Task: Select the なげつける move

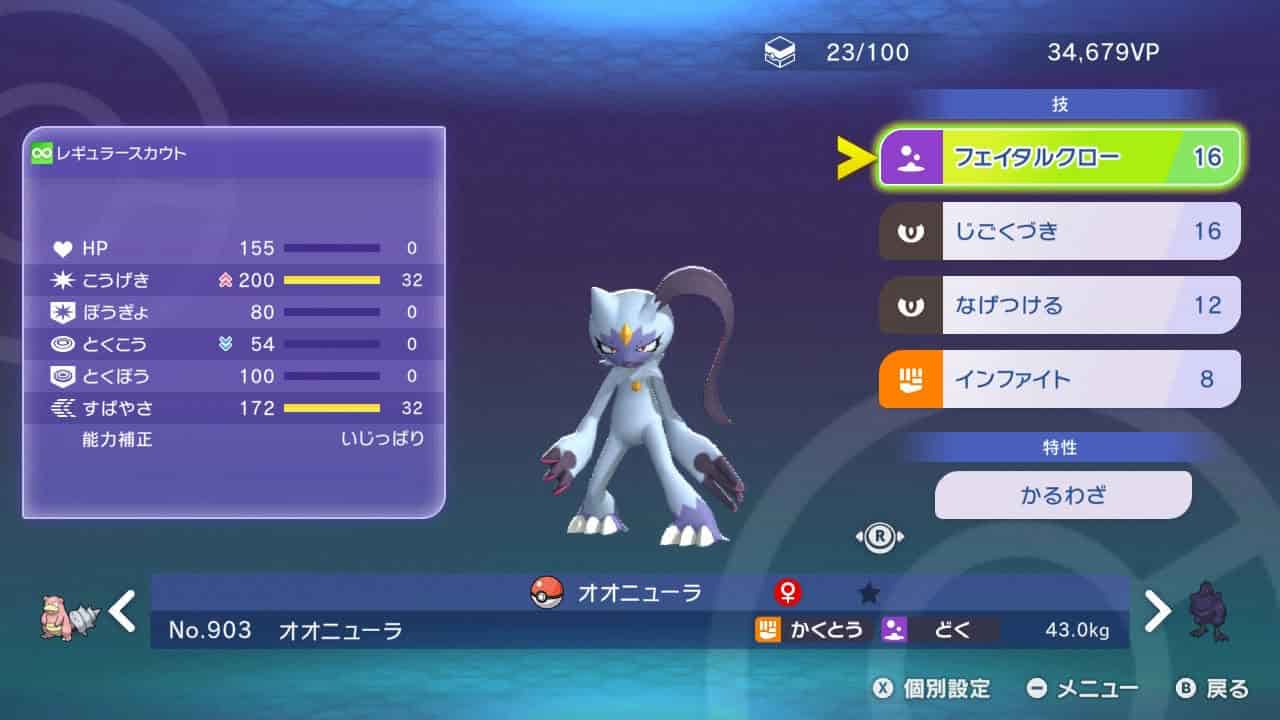Action: tap(1060, 305)
